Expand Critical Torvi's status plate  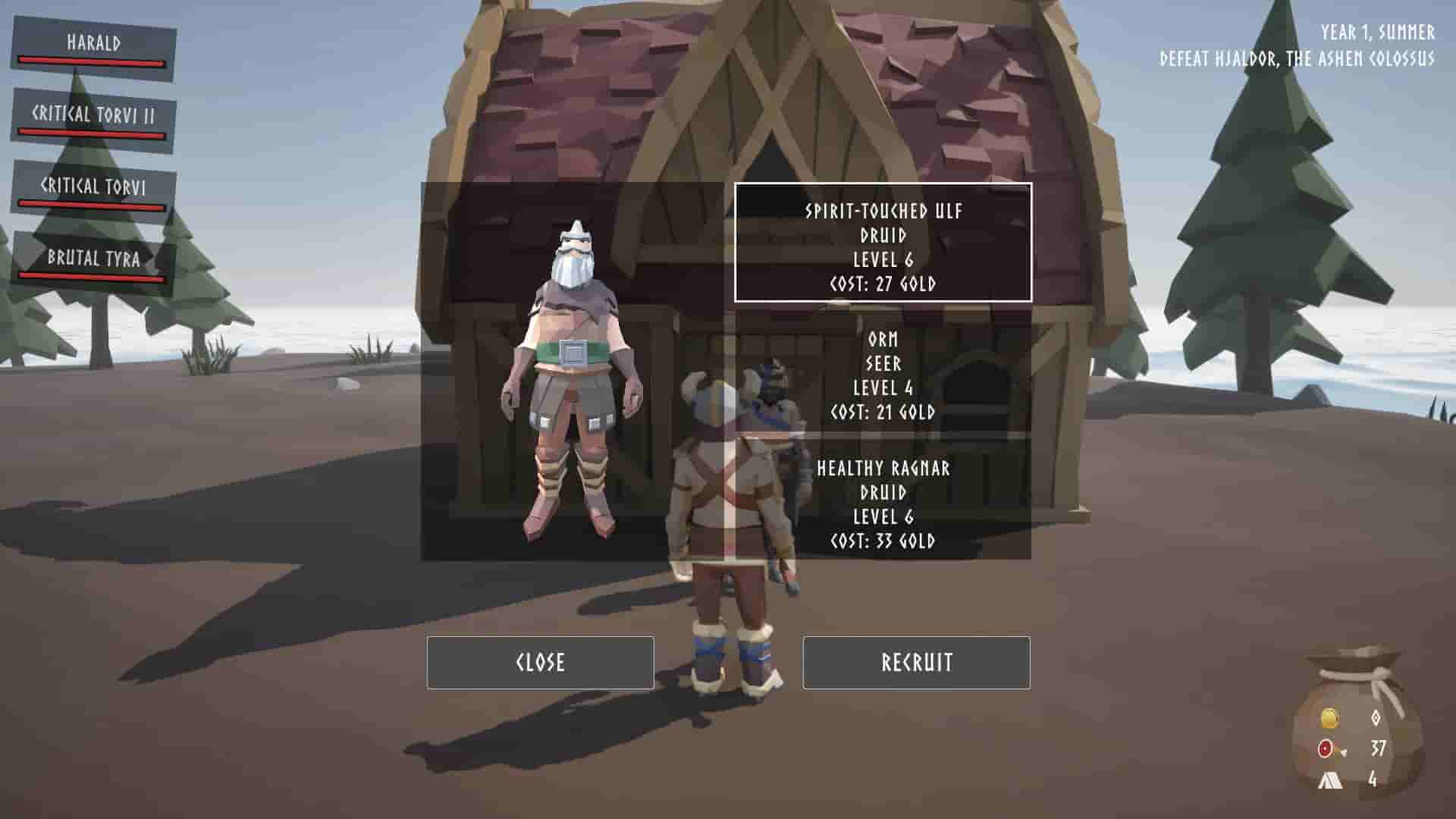point(93,188)
